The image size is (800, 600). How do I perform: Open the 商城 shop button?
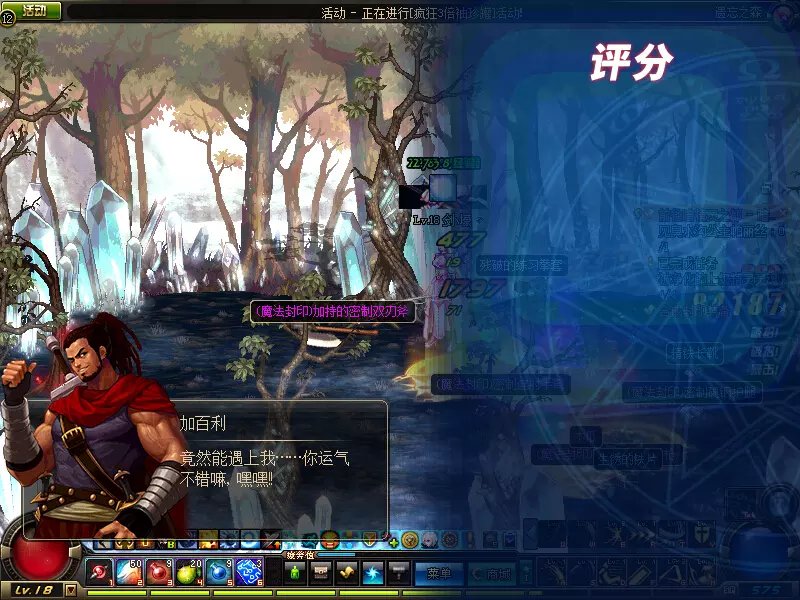(492, 573)
